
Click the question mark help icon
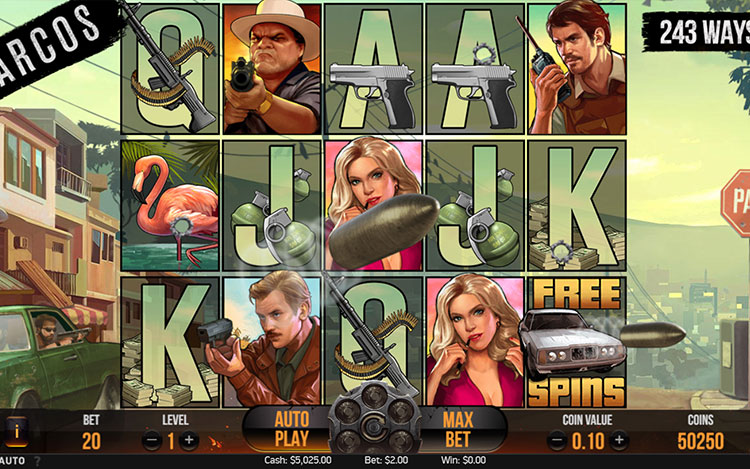38,461
